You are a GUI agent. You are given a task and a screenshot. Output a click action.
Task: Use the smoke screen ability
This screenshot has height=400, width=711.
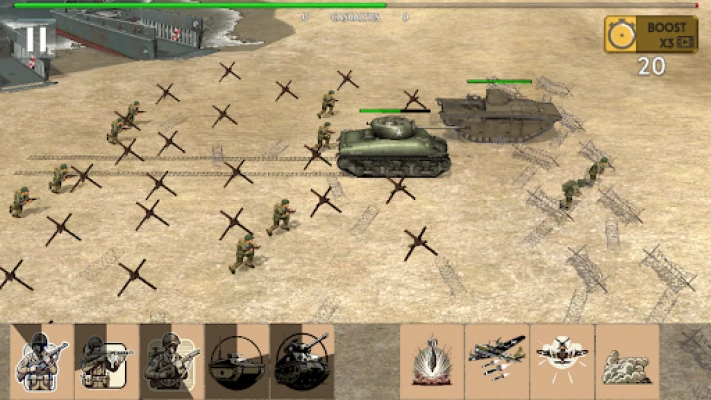coord(627,359)
